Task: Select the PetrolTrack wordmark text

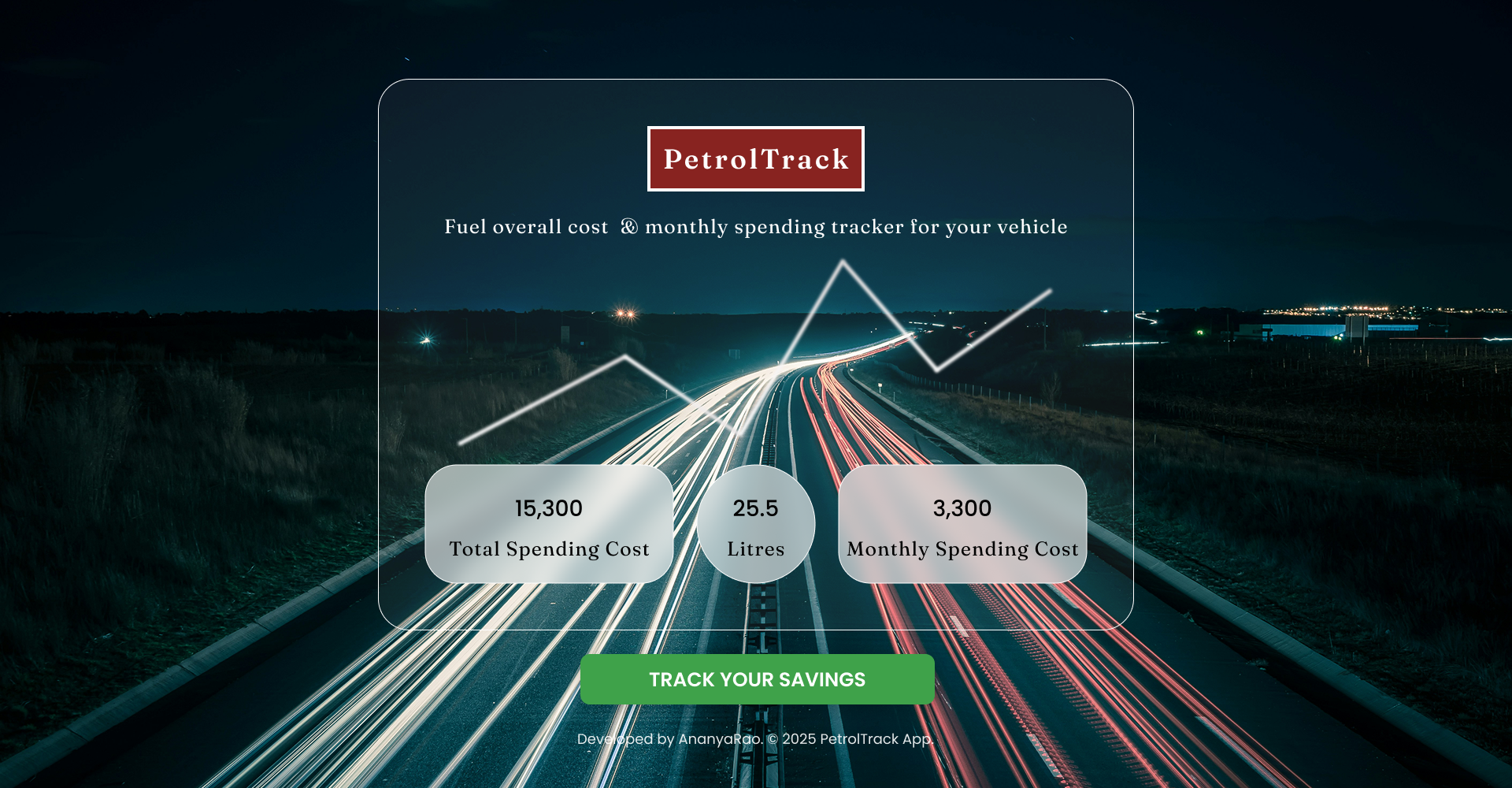Action: point(754,158)
